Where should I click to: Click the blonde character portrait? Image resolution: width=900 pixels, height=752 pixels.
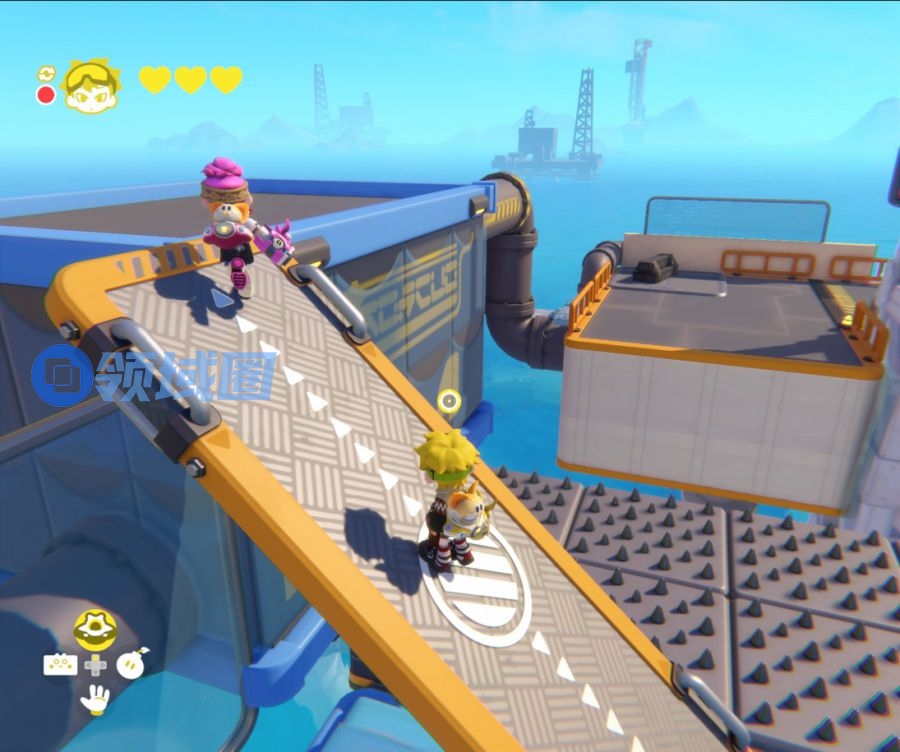[90, 86]
